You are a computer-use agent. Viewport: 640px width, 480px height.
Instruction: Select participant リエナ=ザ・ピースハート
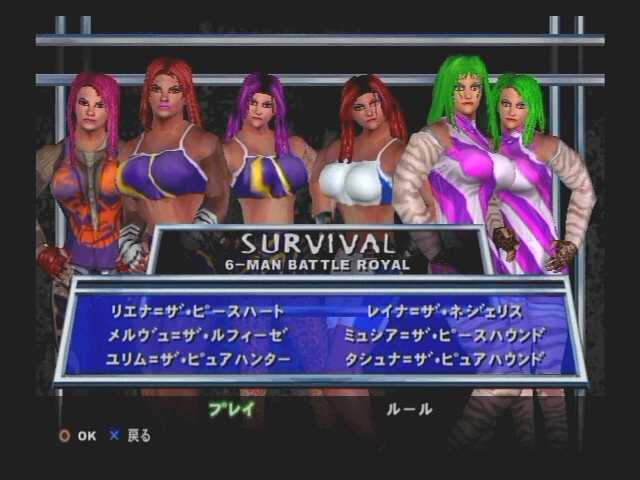196,311
